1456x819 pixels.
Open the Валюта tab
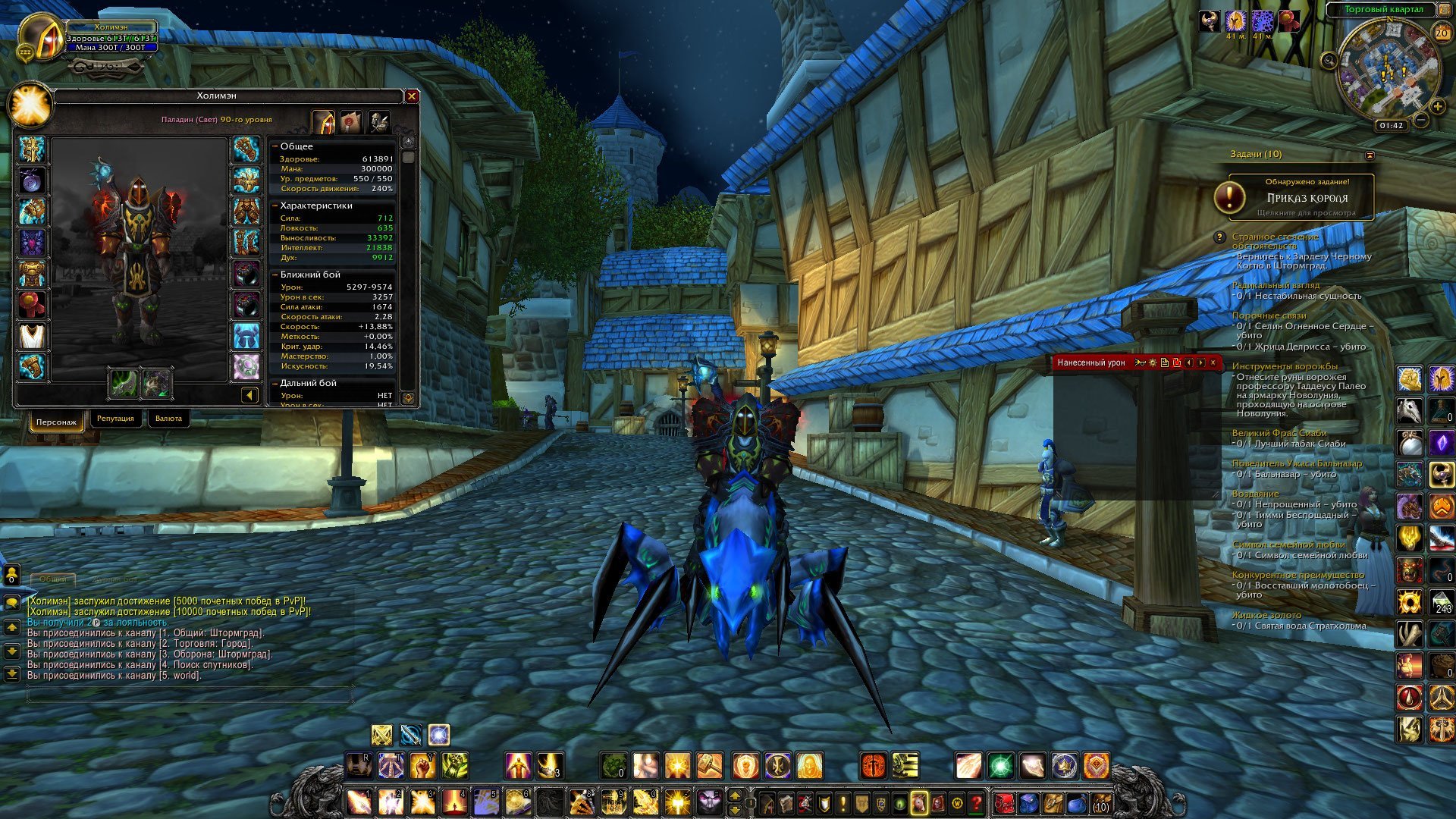coord(168,419)
